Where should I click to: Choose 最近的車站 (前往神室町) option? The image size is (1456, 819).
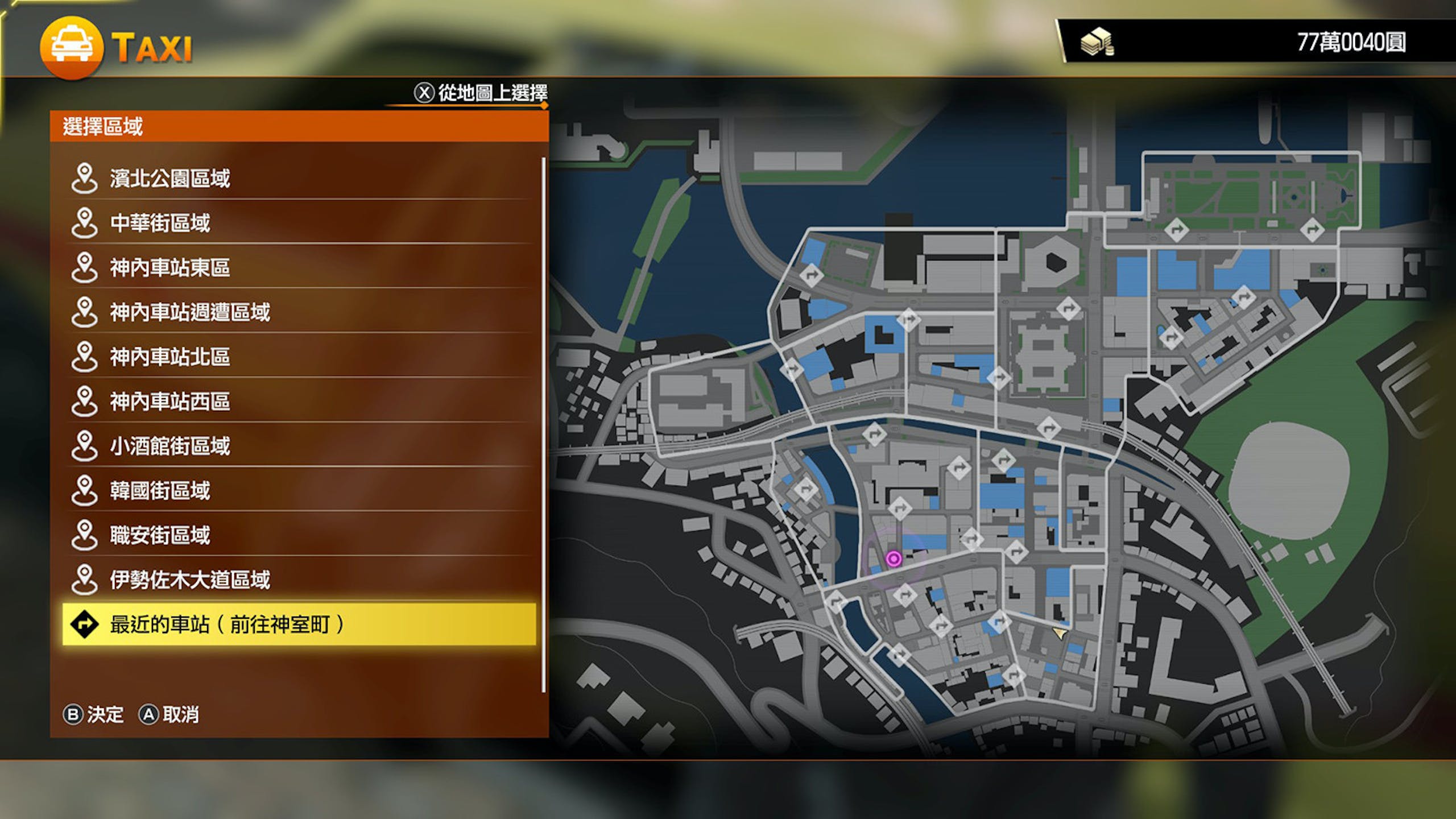[299, 624]
